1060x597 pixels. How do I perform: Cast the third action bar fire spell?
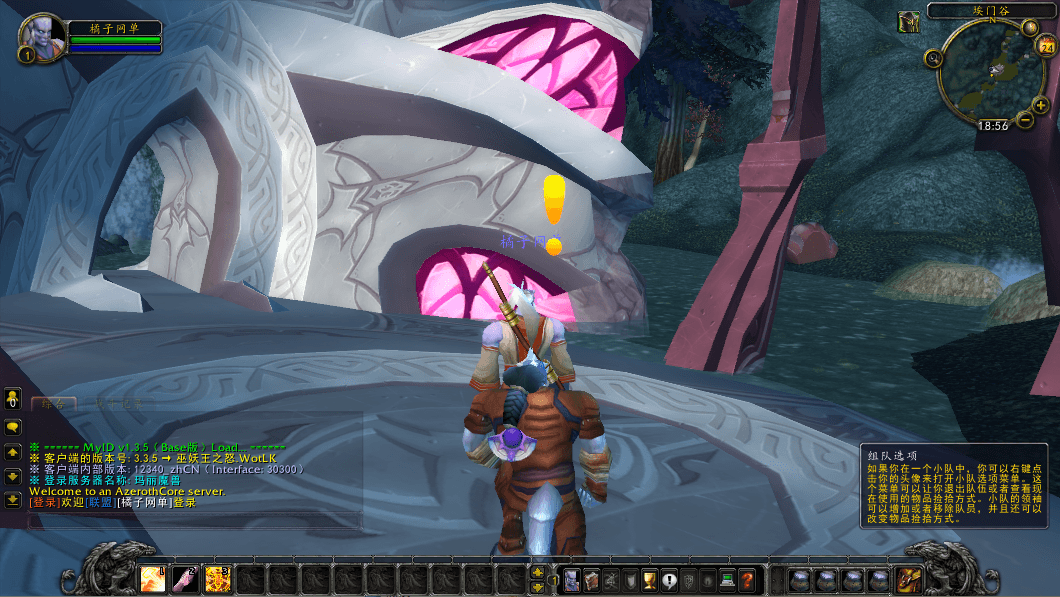(217, 579)
